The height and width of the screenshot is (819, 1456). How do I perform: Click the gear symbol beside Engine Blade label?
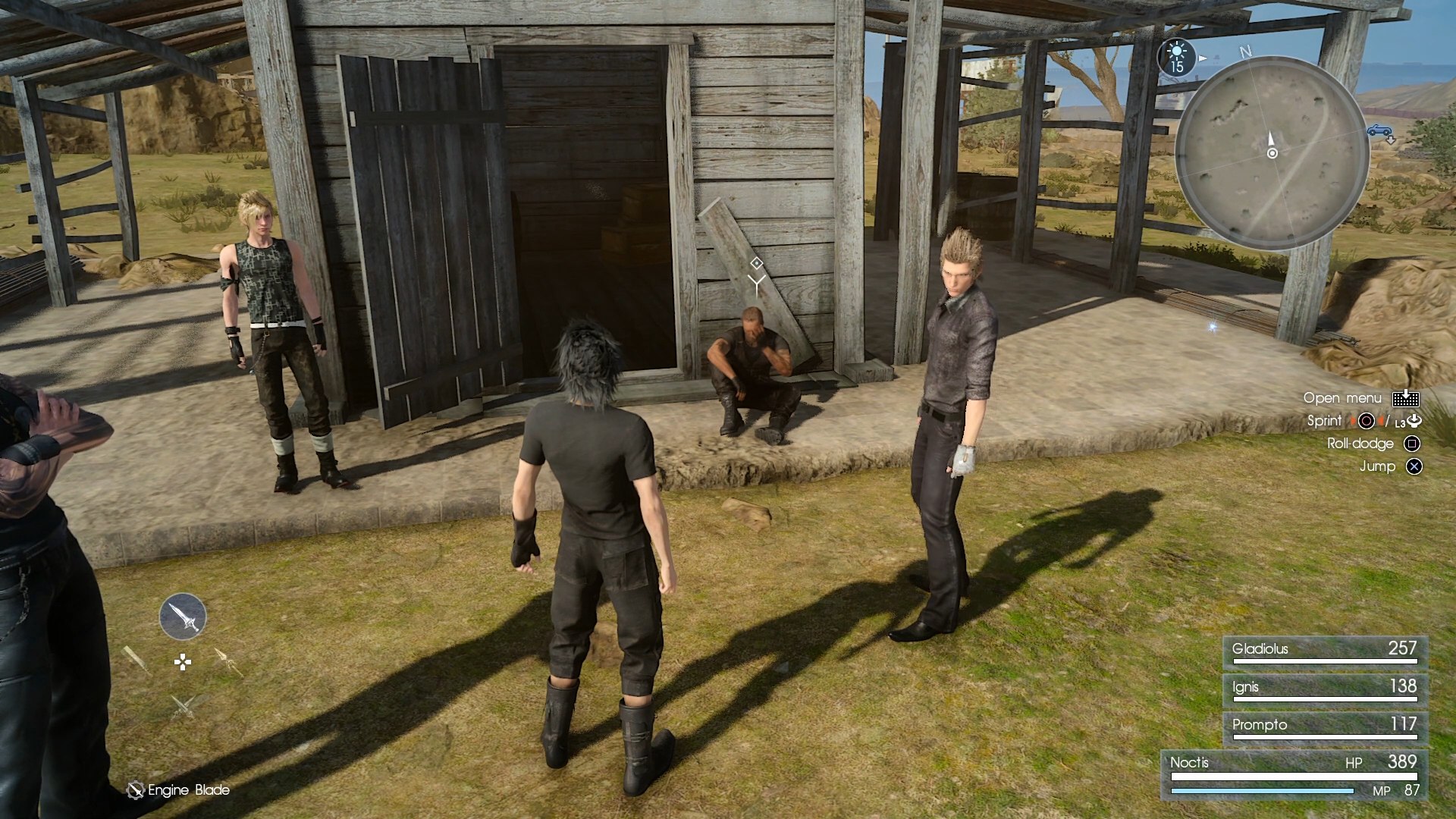tap(137, 789)
